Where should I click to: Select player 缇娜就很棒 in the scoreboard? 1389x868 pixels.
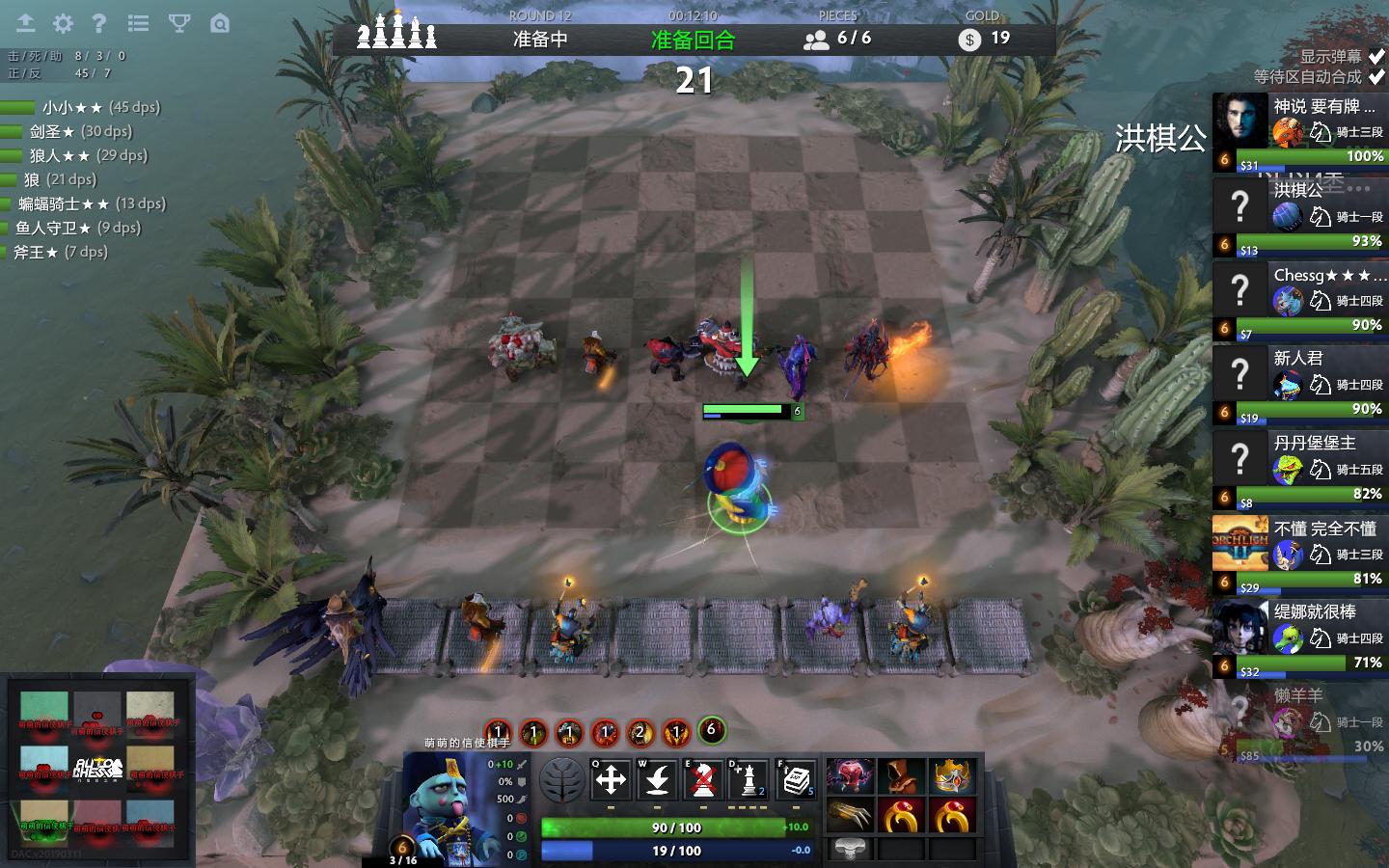click(x=1299, y=638)
